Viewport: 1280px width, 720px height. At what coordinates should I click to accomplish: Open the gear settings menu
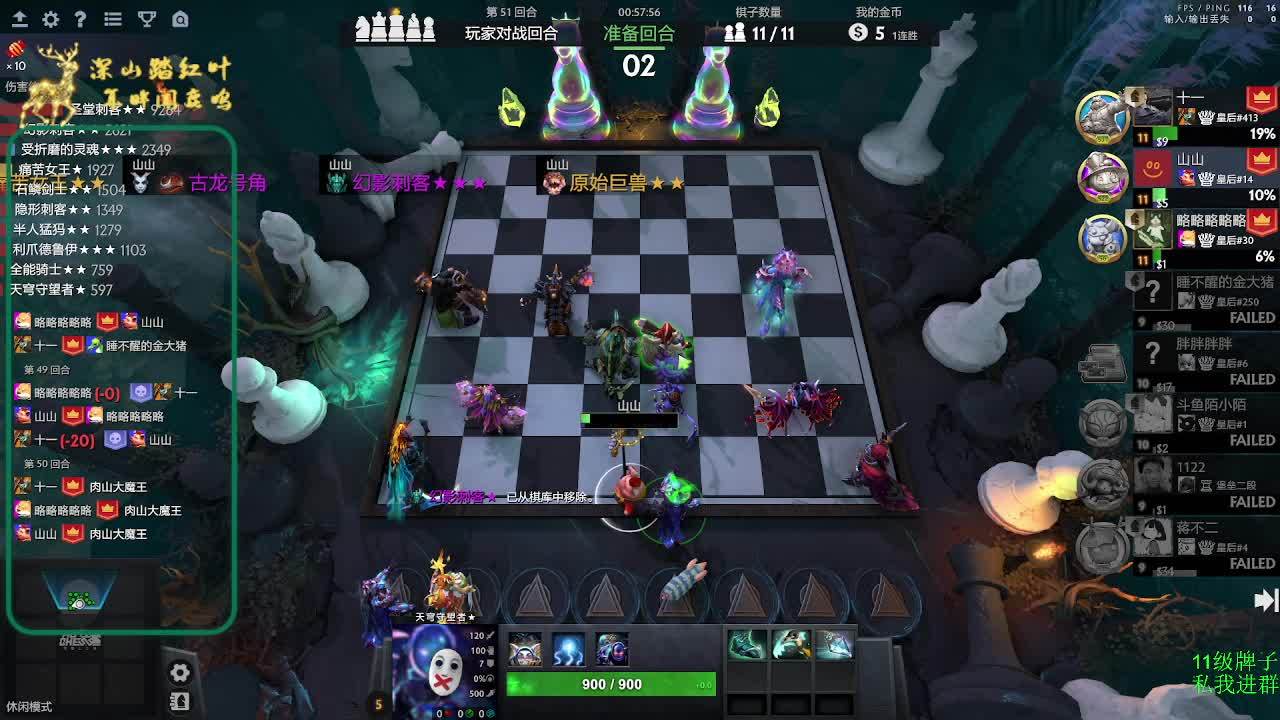[50, 19]
